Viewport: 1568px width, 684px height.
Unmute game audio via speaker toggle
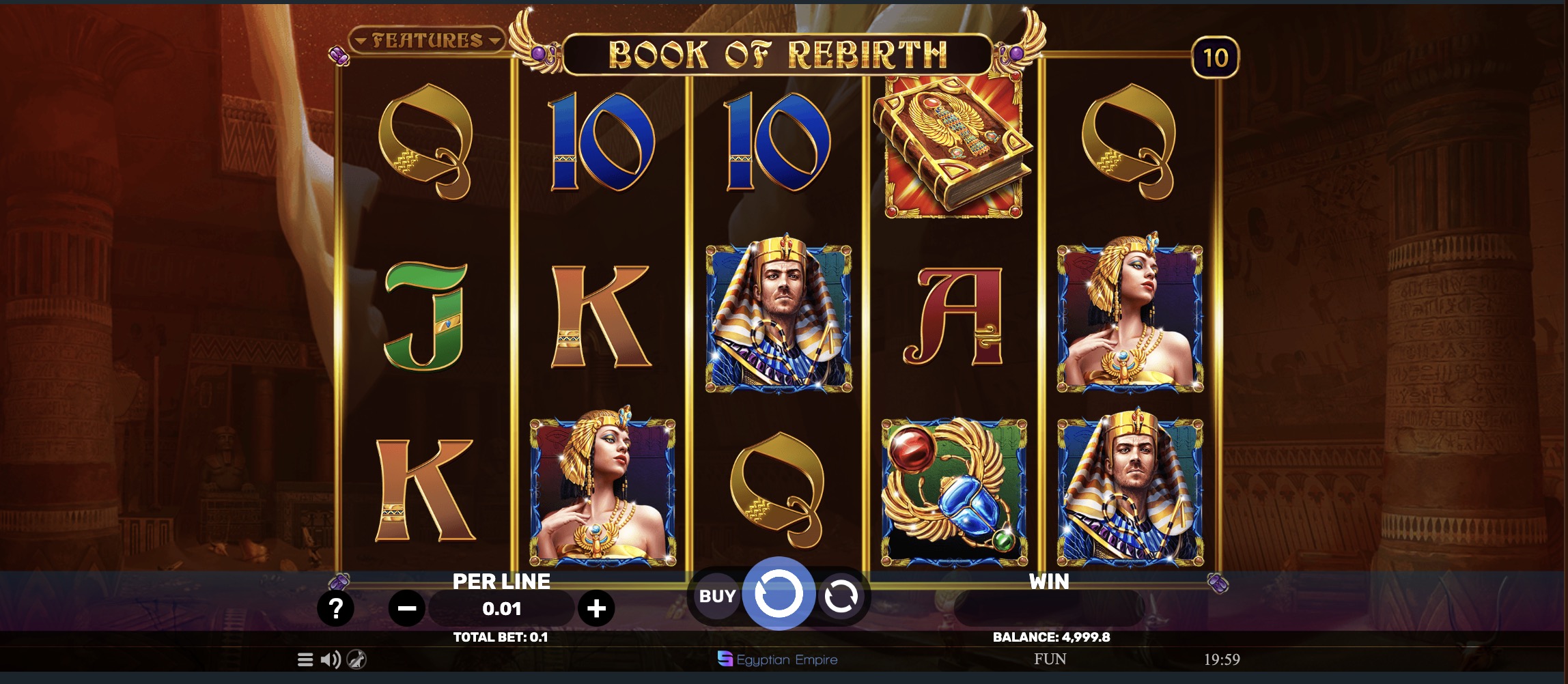point(329,659)
